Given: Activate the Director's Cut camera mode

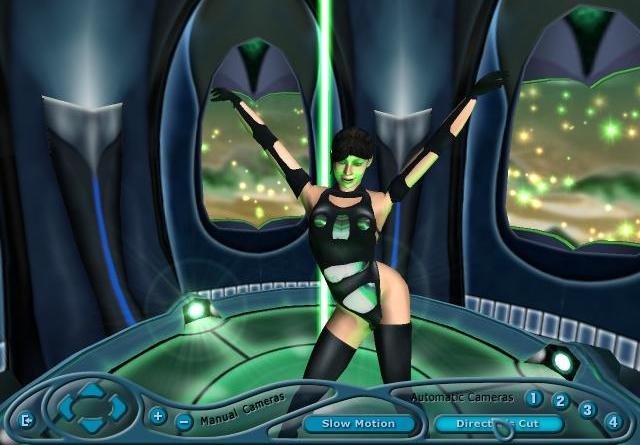Looking at the screenshot, I should tap(499, 424).
